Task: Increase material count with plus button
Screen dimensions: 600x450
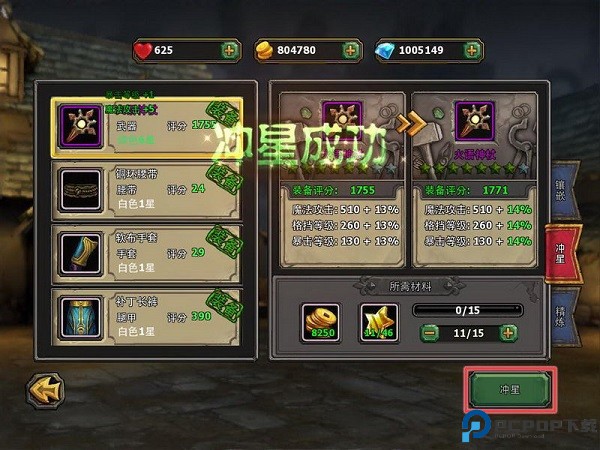Action: click(x=507, y=332)
